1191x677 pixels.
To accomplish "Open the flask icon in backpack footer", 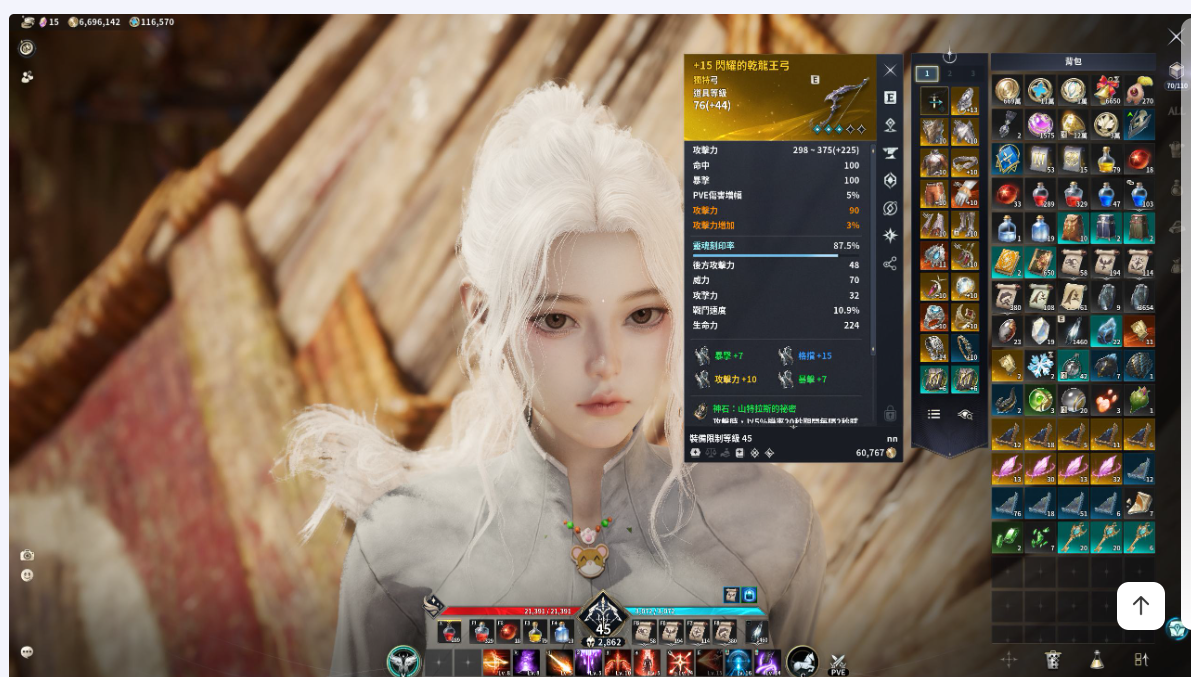I will tap(1097, 659).
